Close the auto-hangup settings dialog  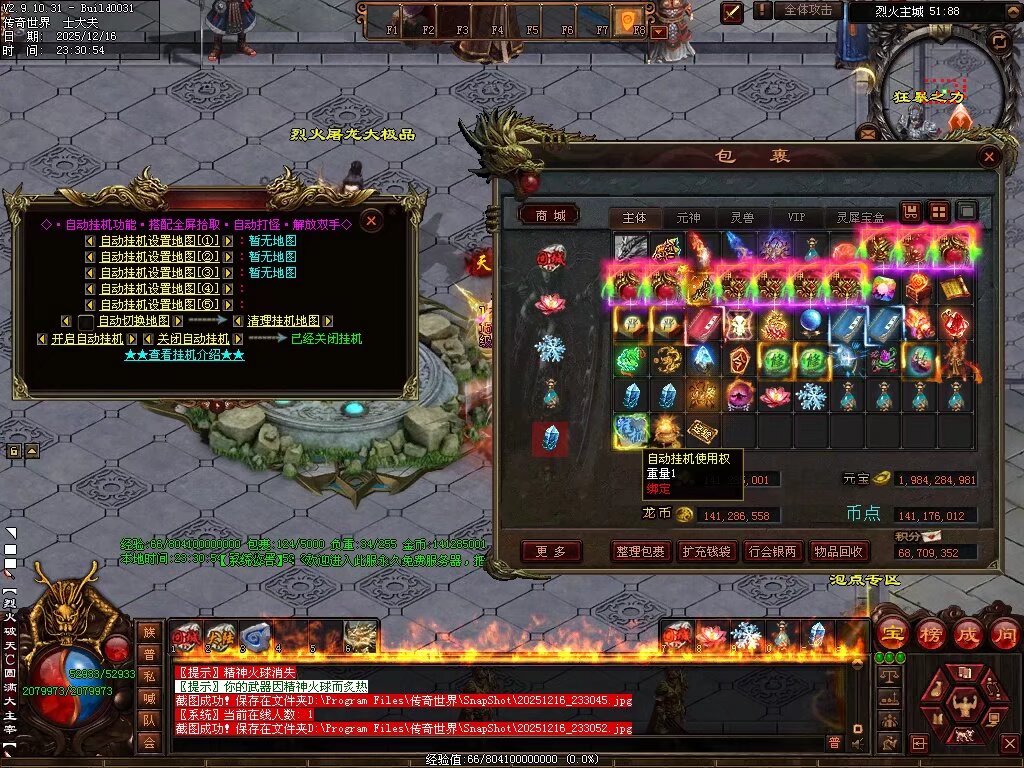371,220
